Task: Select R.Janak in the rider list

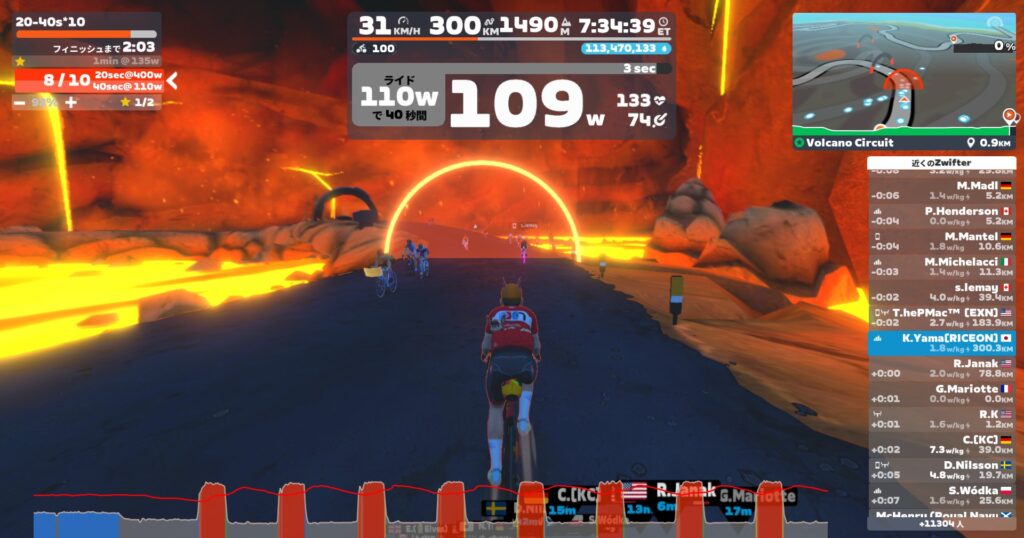Action: (x=941, y=369)
